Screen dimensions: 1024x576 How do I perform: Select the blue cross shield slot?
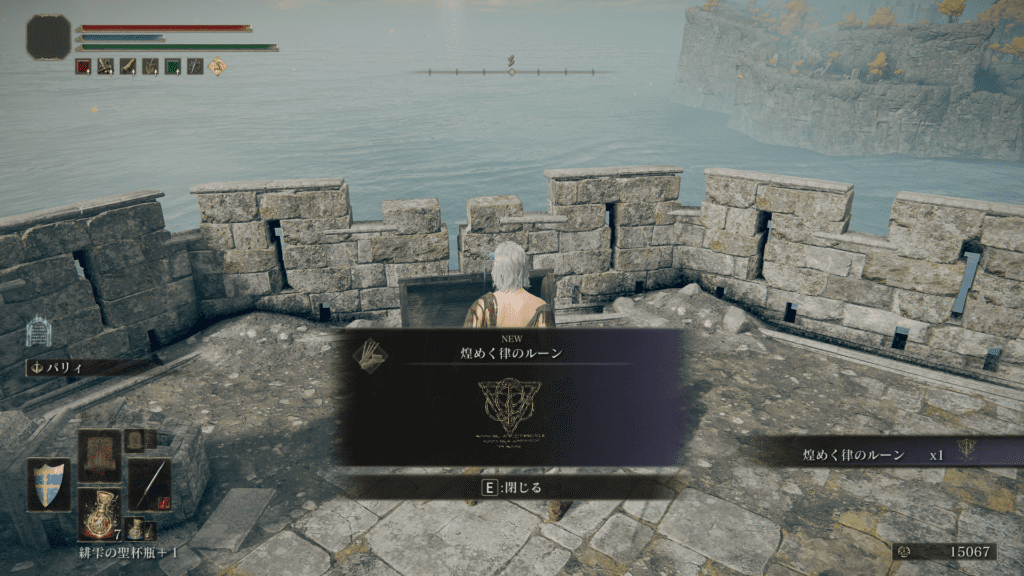point(49,485)
